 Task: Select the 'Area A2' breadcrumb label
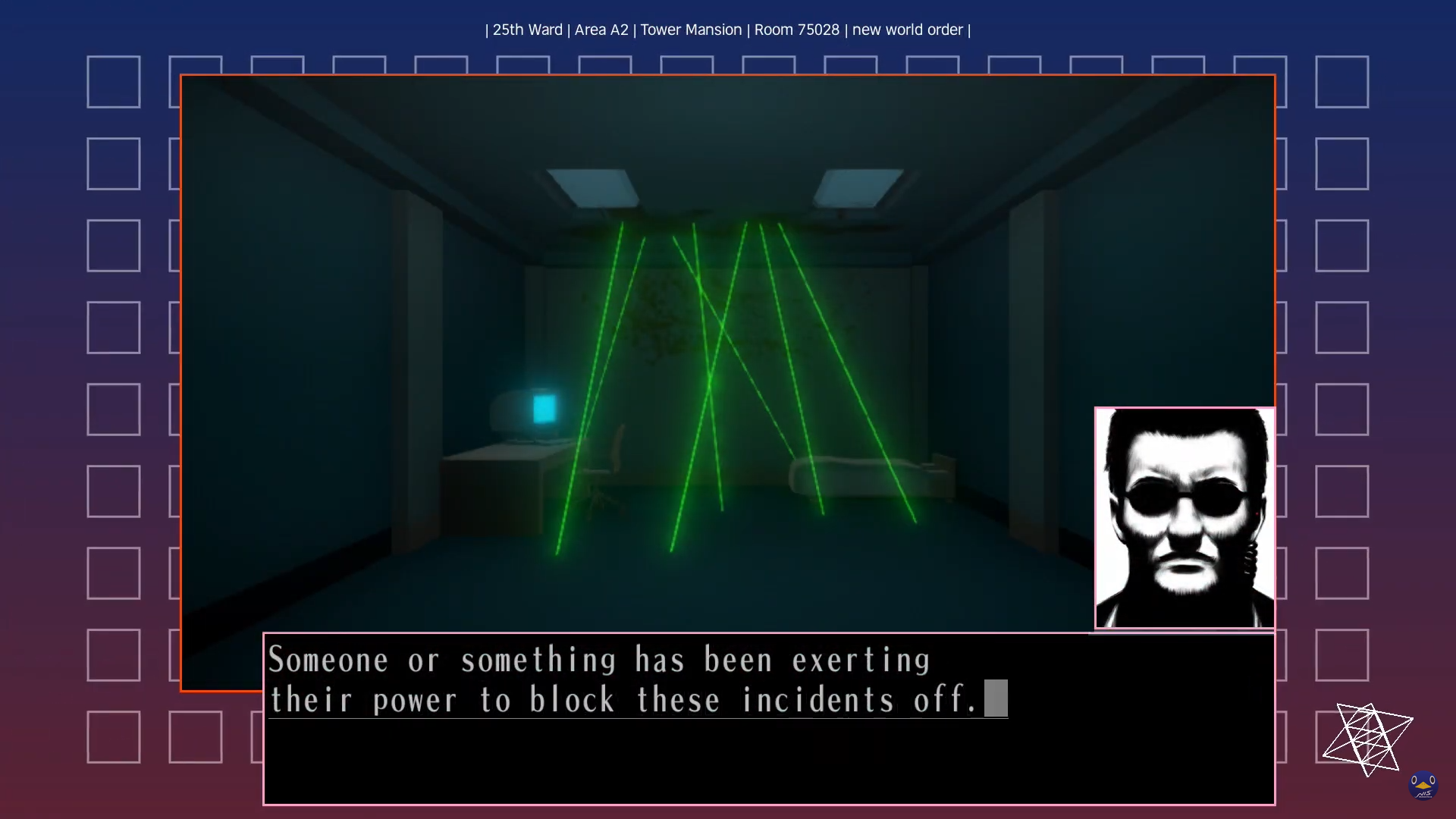tap(601, 30)
